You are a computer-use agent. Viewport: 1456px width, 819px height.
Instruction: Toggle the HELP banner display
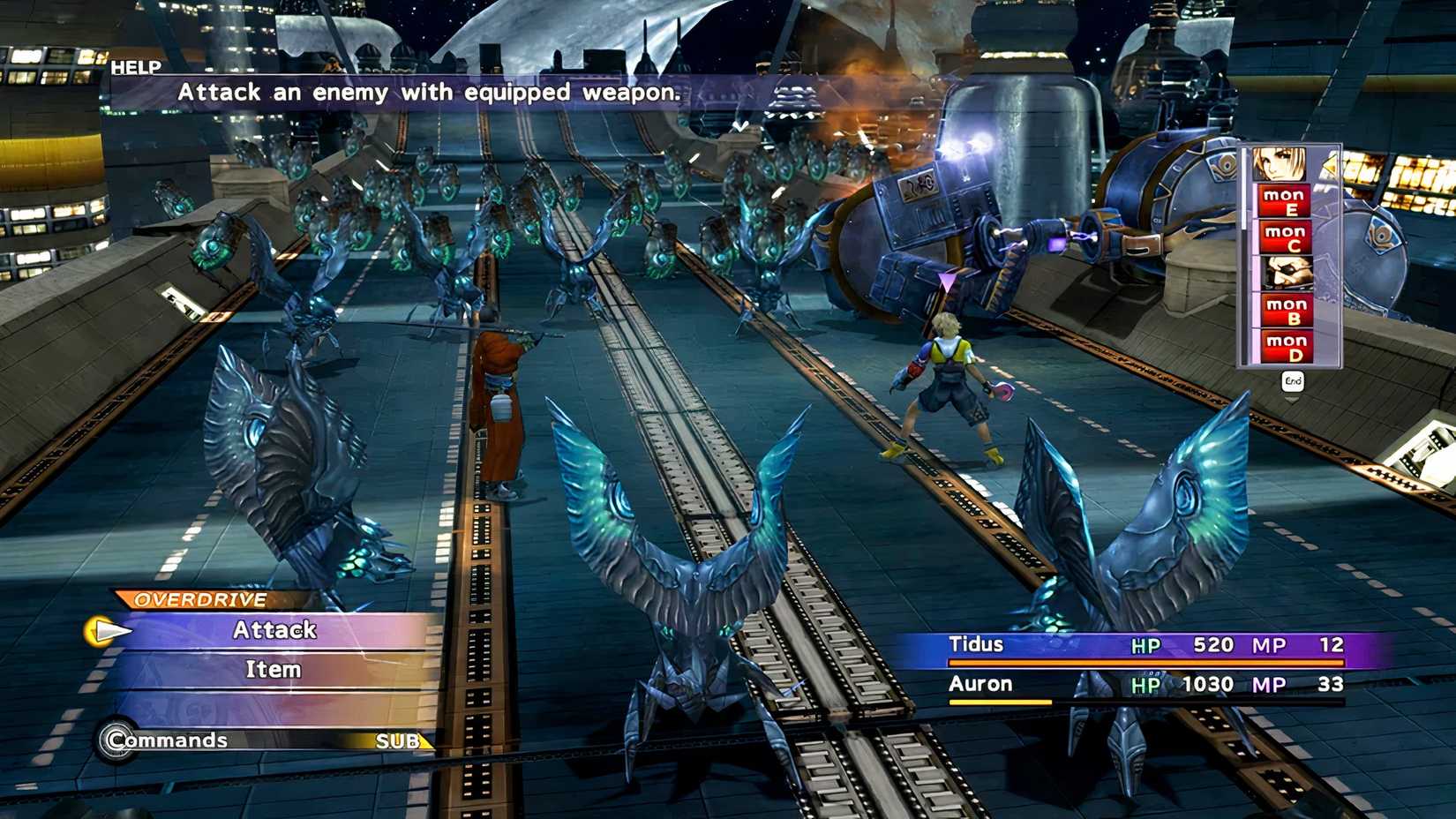134,69
